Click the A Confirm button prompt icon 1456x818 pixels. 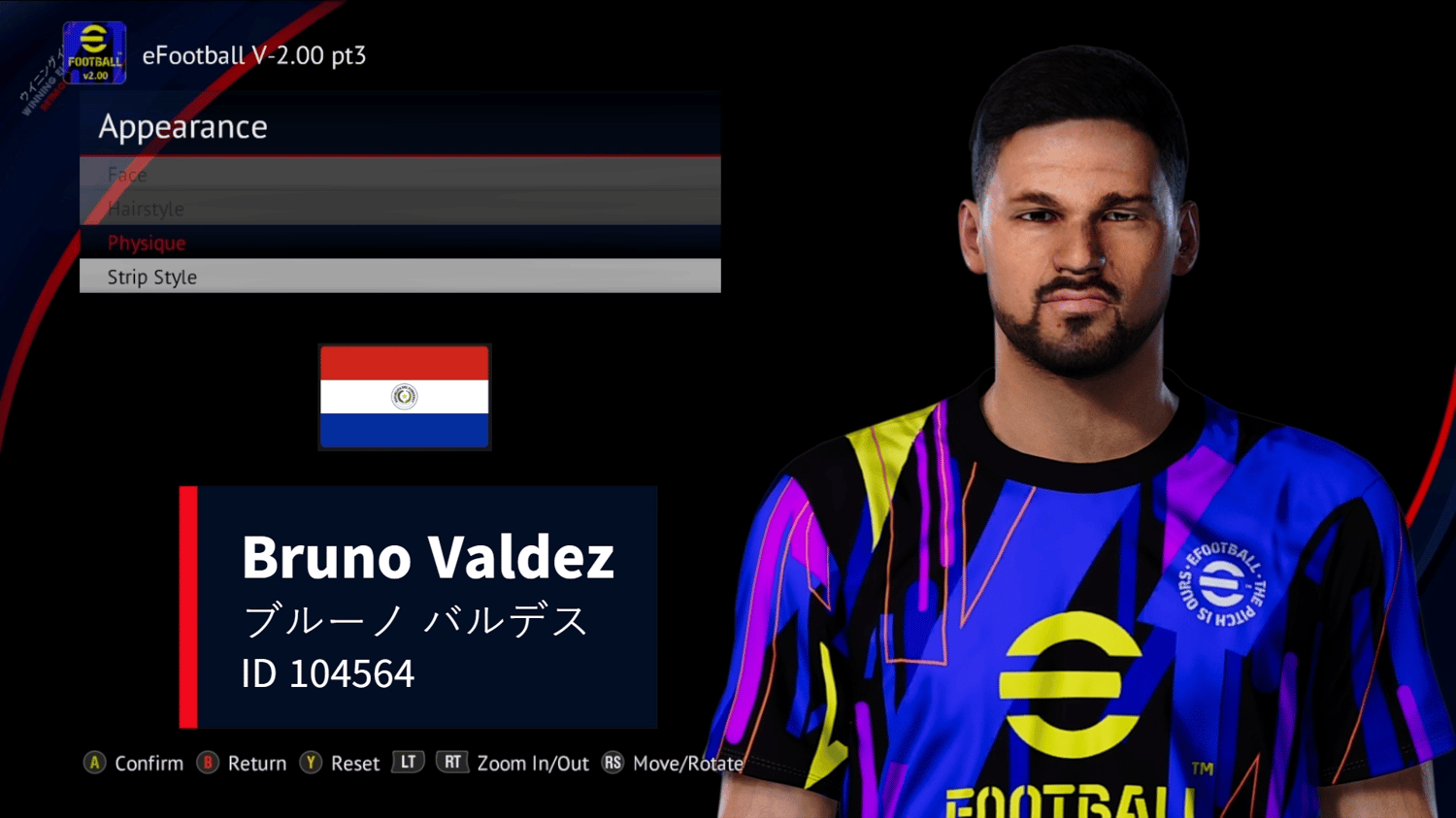(94, 764)
